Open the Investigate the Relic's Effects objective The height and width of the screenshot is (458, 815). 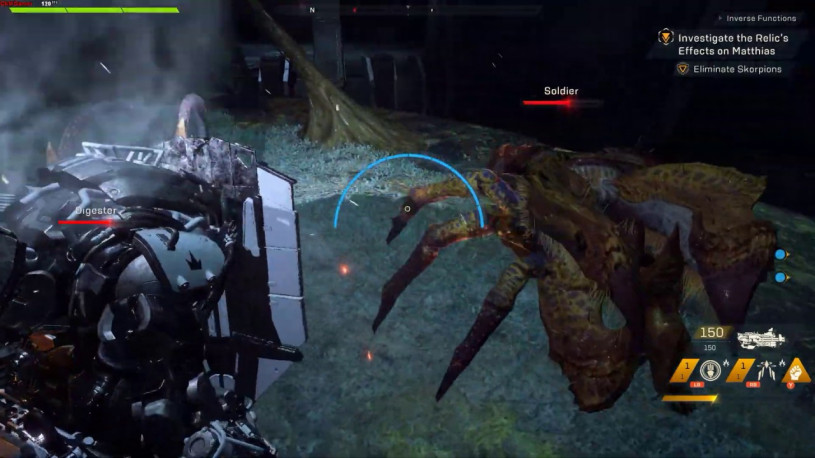point(734,43)
